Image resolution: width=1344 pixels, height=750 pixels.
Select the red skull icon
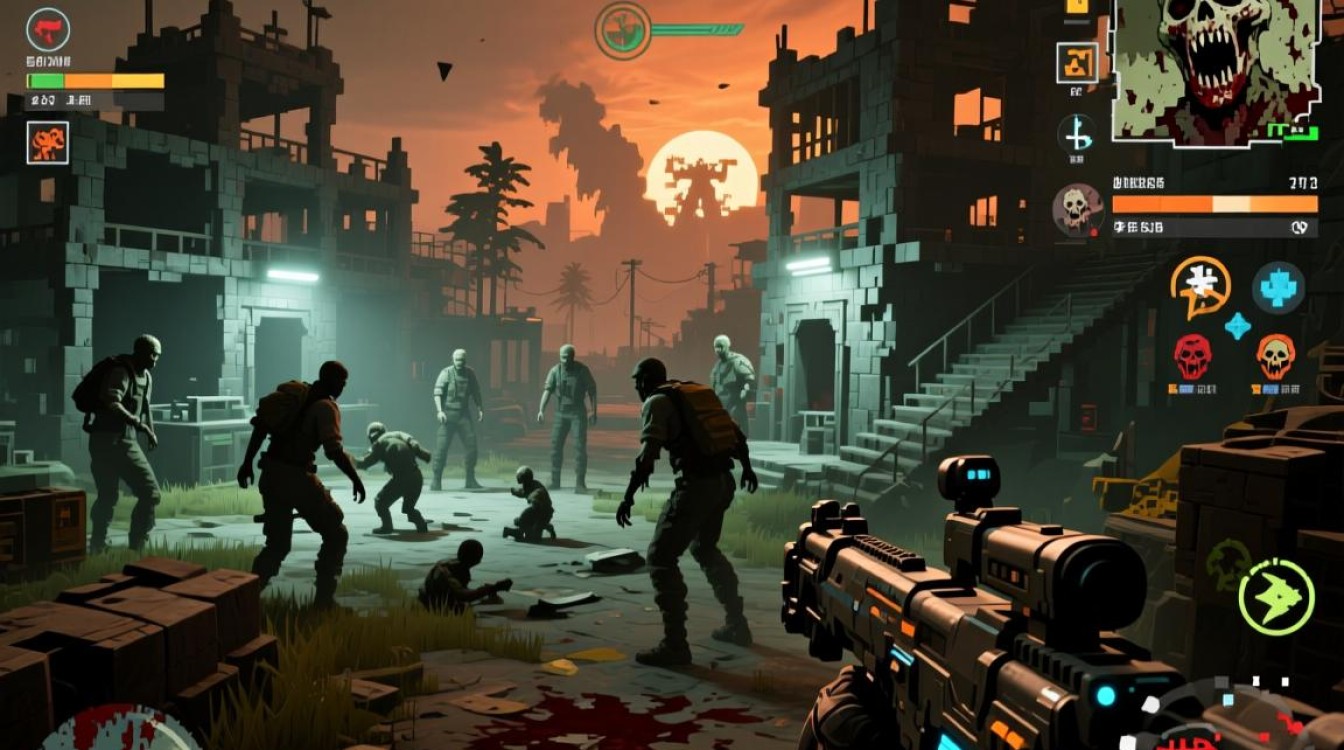pyautogui.click(x=1192, y=356)
